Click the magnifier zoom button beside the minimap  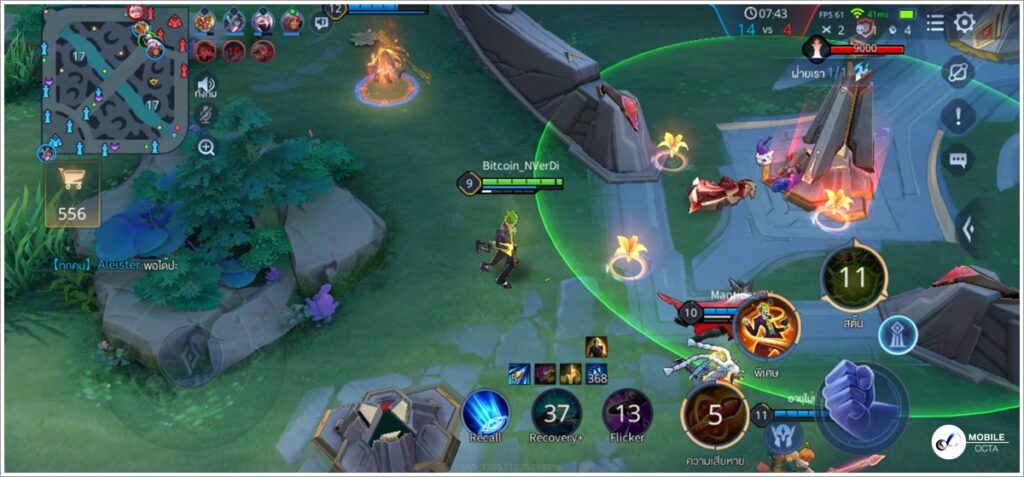(x=207, y=147)
